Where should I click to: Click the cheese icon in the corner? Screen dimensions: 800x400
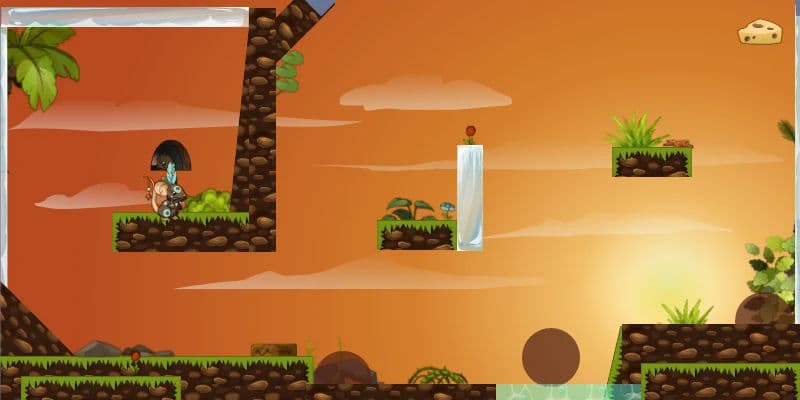coord(760,32)
